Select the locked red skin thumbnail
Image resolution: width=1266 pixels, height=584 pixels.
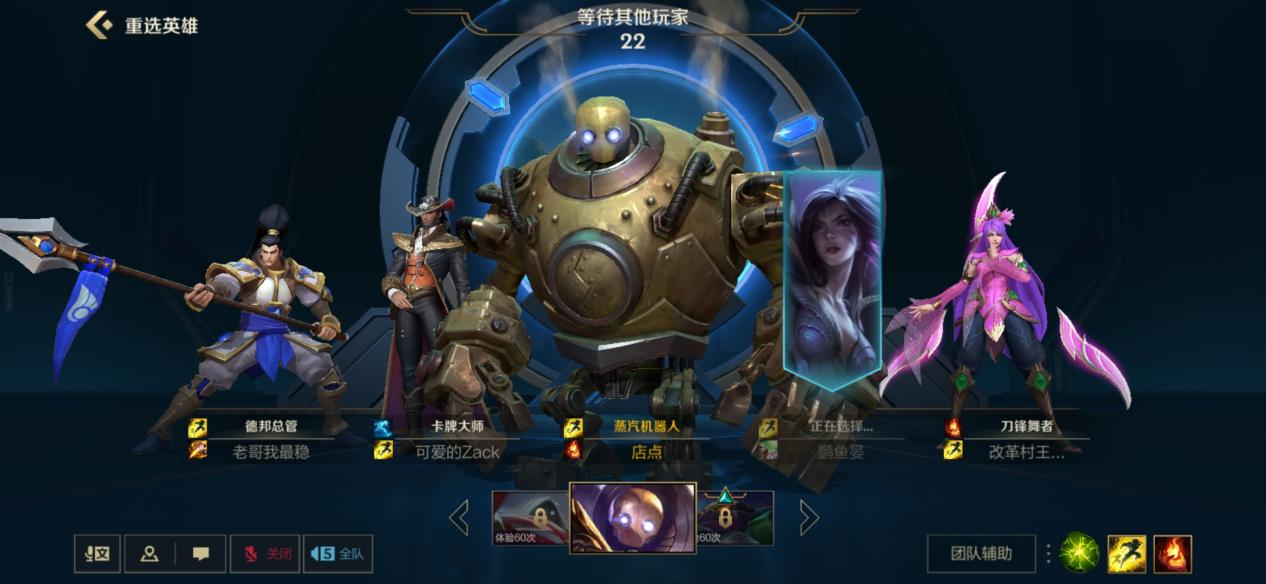[x=529, y=518]
